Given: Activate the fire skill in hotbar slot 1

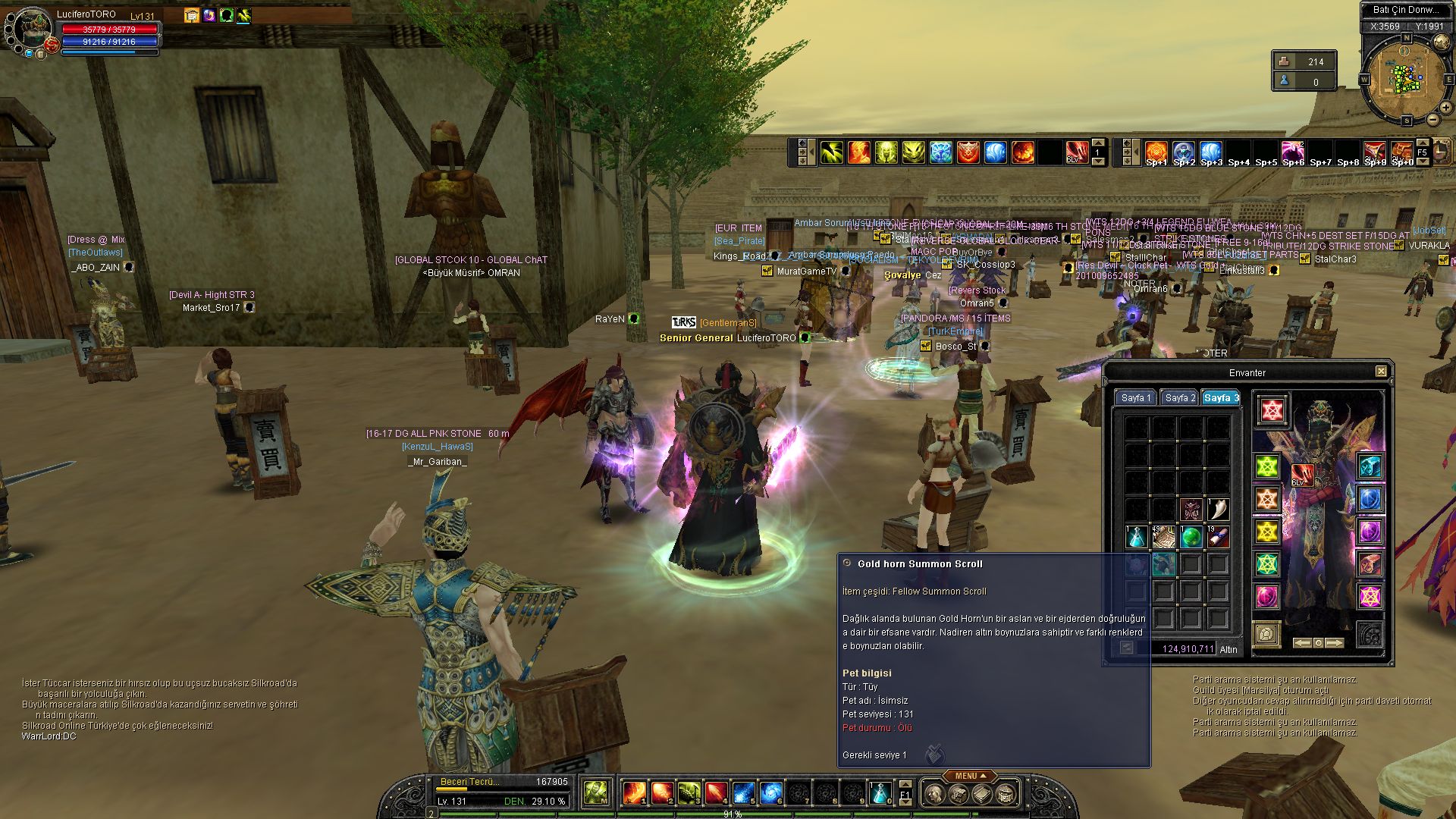Looking at the screenshot, I should (x=634, y=793).
